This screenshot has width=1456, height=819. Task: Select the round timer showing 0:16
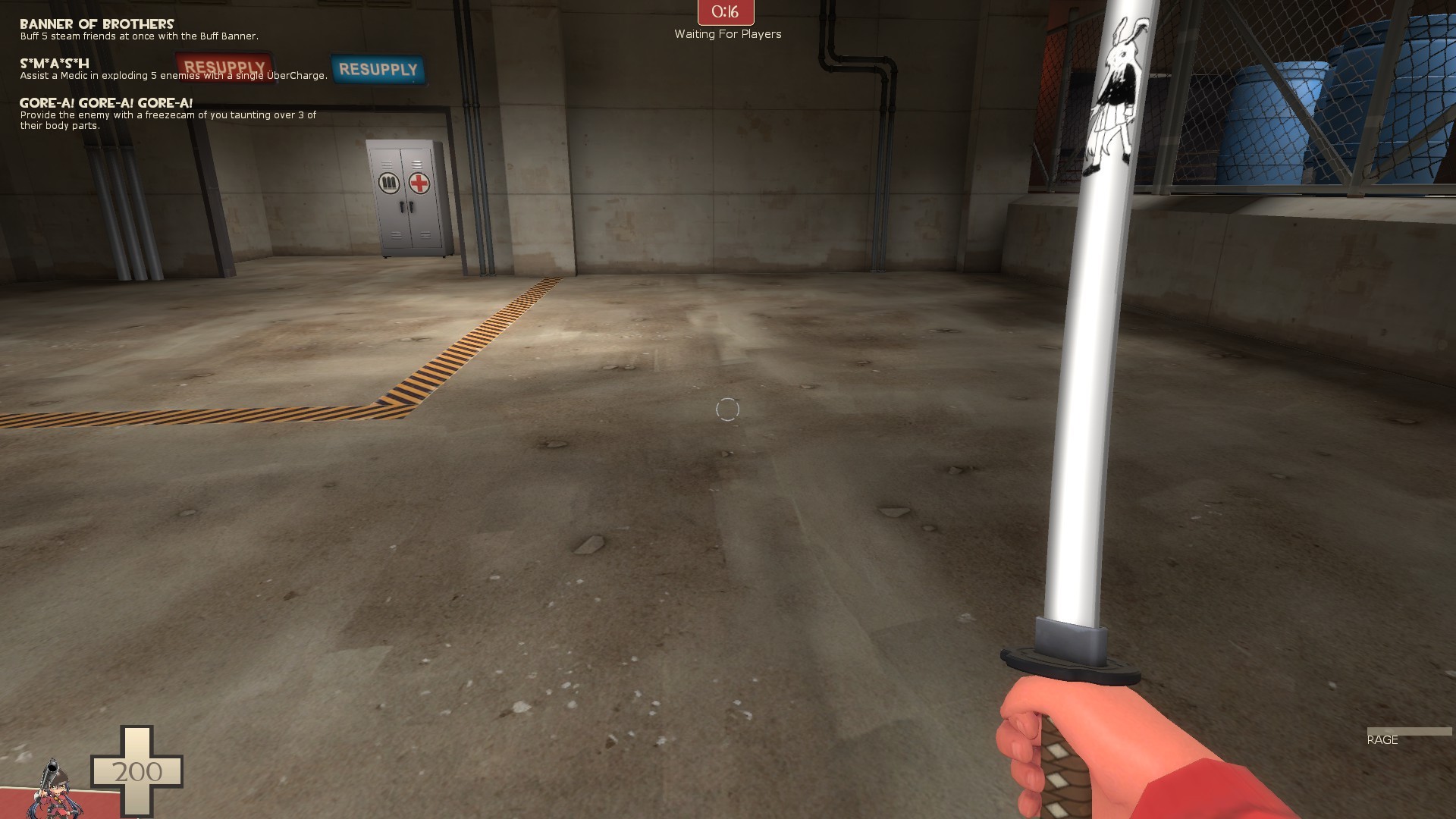pos(724,11)
